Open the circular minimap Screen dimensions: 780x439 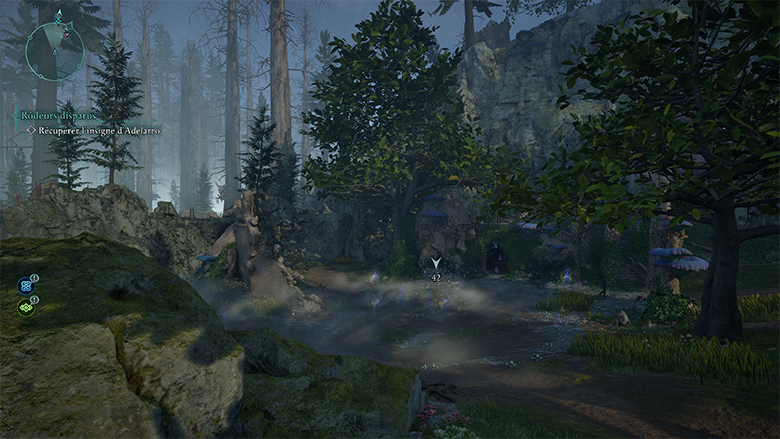(54, 51)
